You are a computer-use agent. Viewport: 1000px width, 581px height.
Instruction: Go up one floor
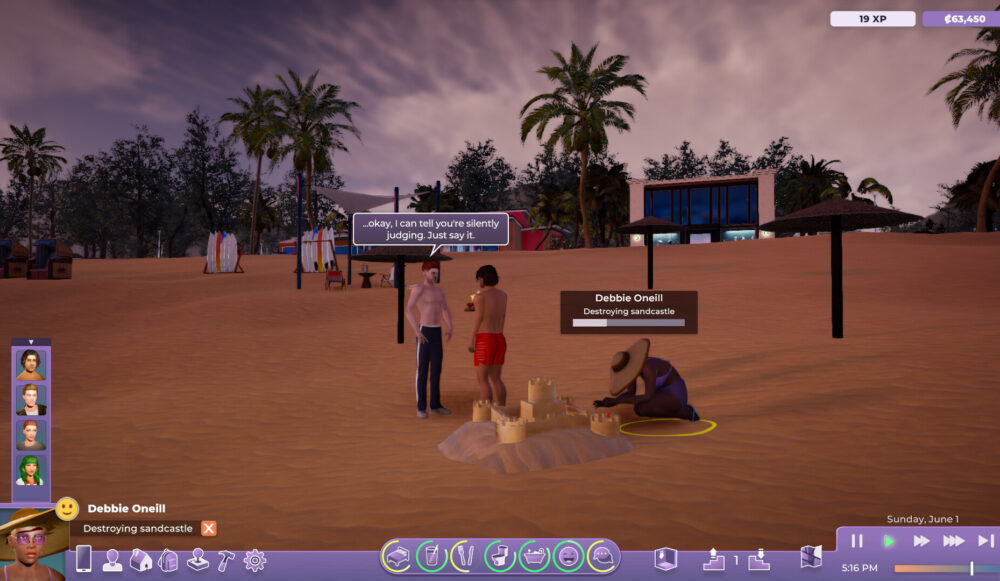pos(714,558)
